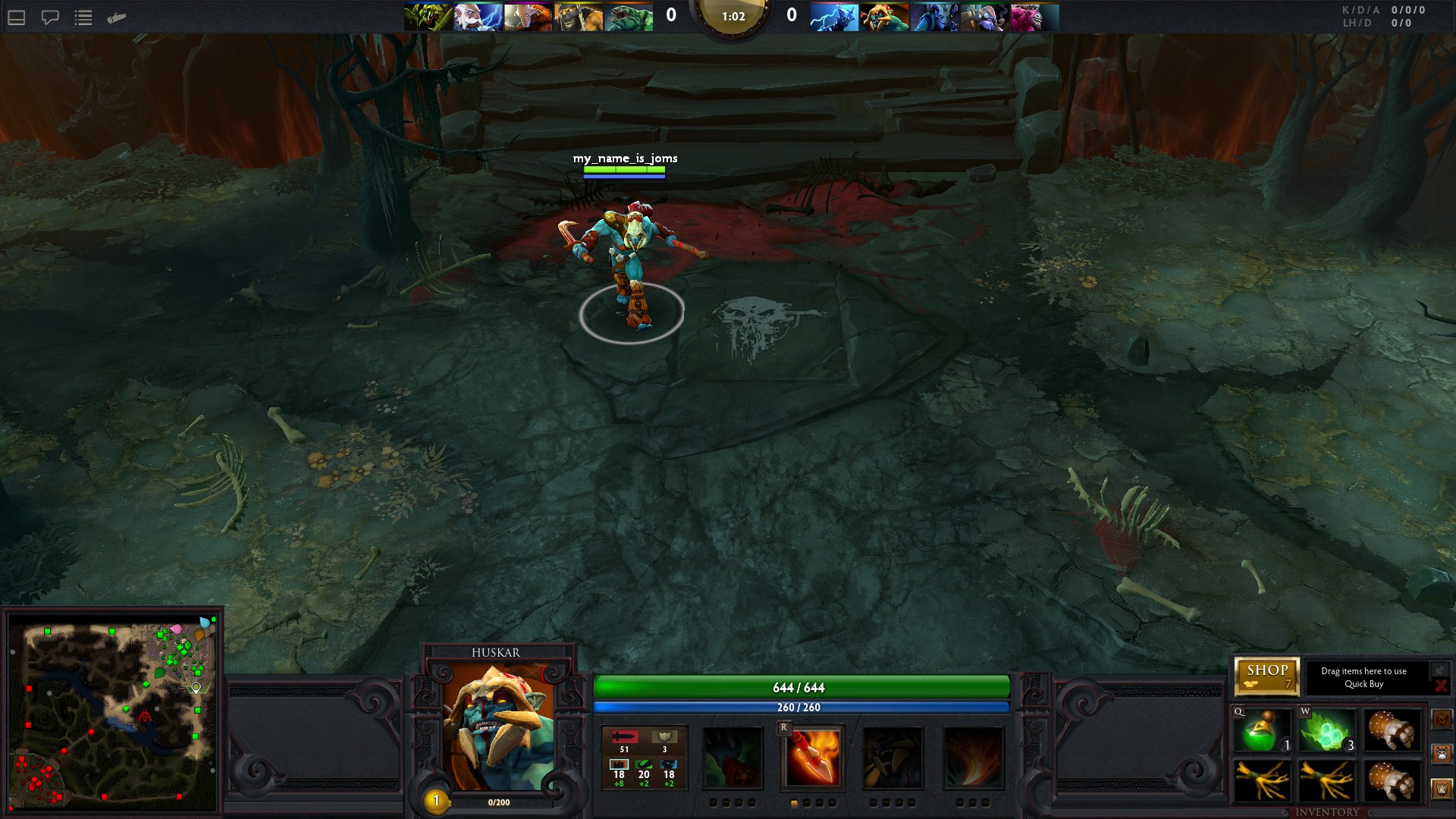Clear the Quick Buy with red X
Image resolution: width=1456 pixels, height=819 pixels.
pos(1440,686)
